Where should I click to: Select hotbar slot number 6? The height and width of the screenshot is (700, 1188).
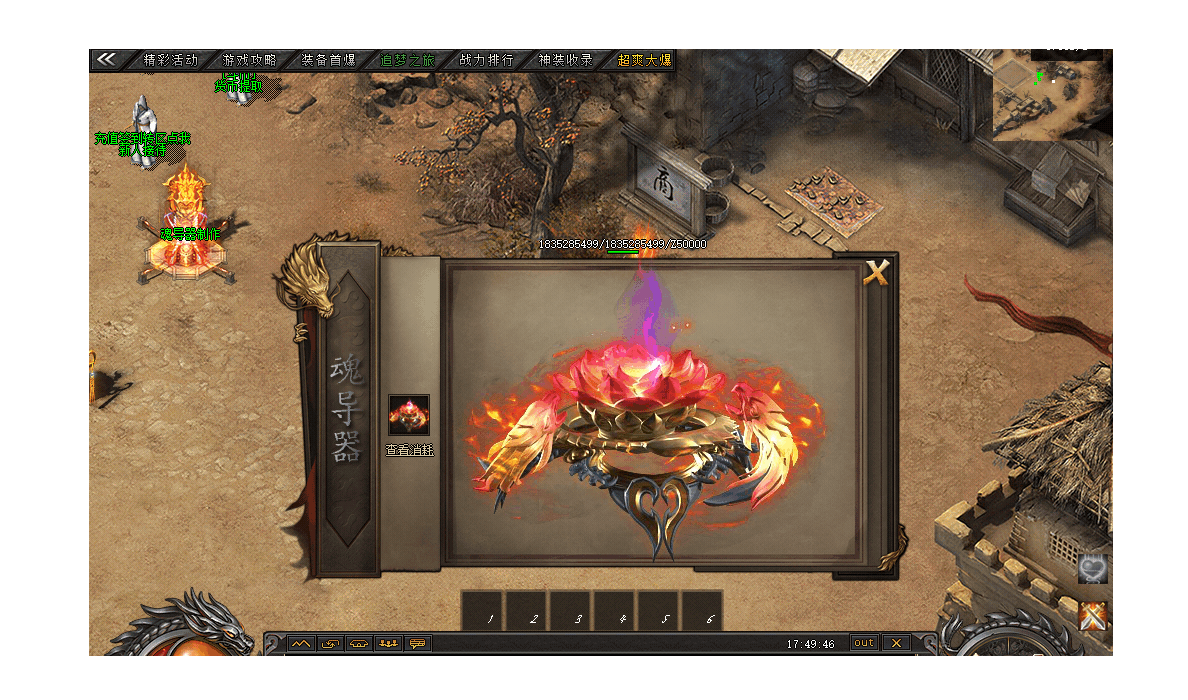pyautogui.click(x=702, y=612)
